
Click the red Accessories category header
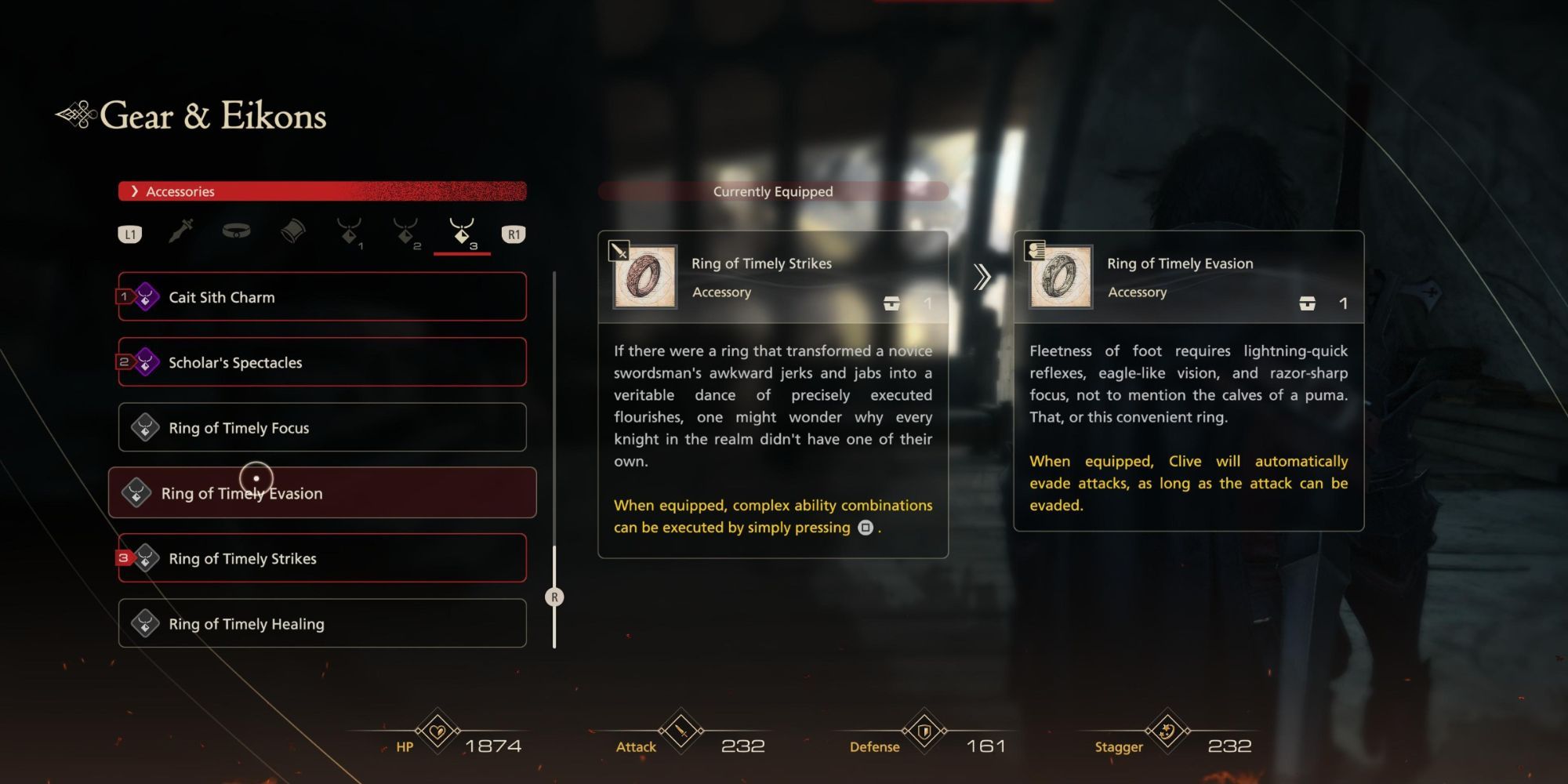[x=322, y=191]
